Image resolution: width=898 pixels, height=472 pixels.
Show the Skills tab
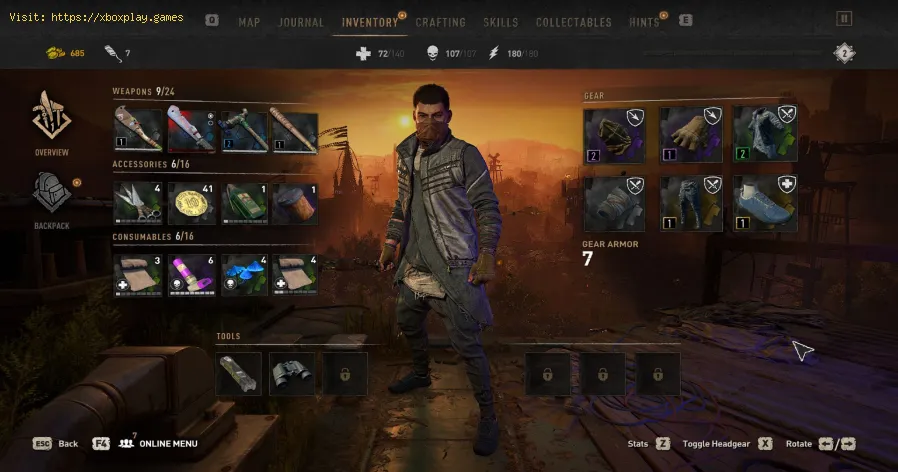click(x=501, y=22)
